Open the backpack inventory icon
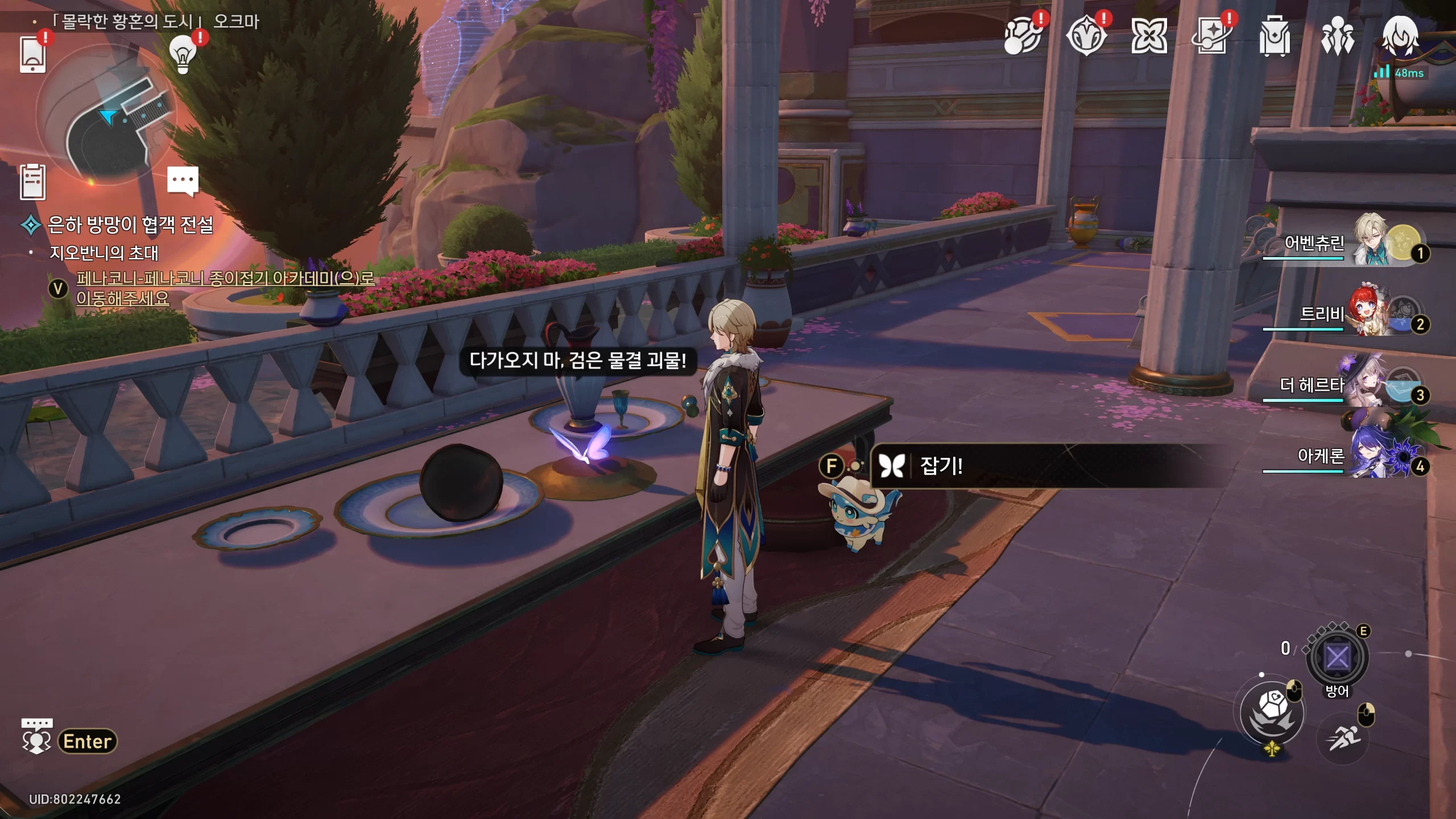 click(x=1274, y=36)
